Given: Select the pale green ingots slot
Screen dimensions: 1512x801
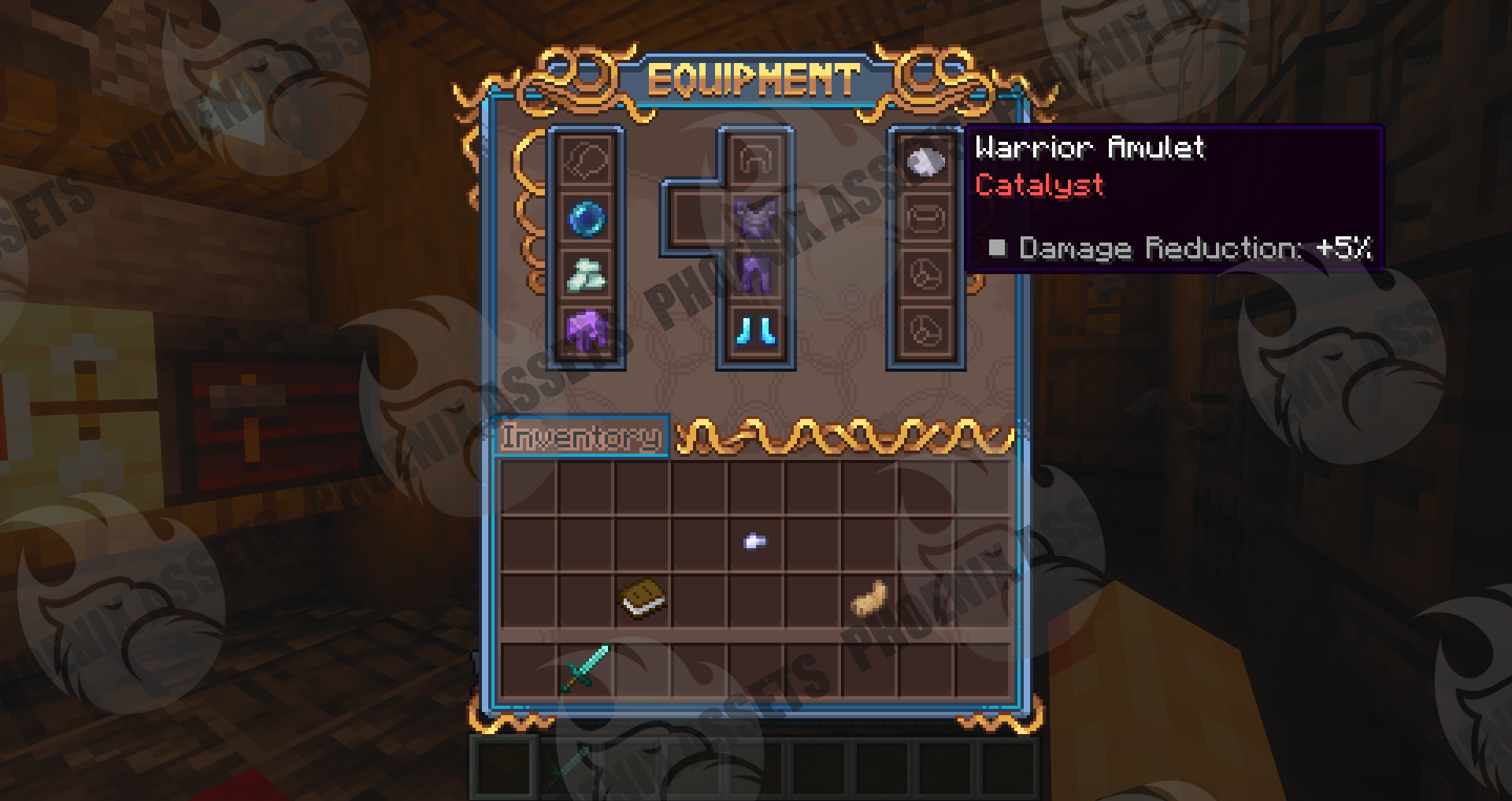Looking at the screenshot, I should [587, 274].
